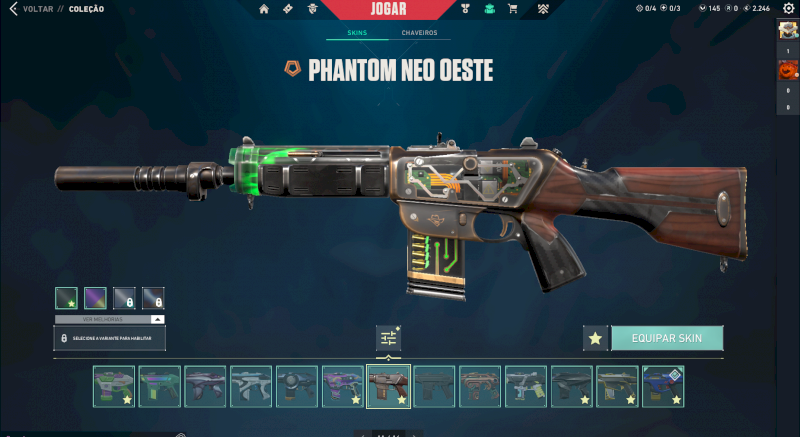Click the JOGAR play button

coord(387,9)
